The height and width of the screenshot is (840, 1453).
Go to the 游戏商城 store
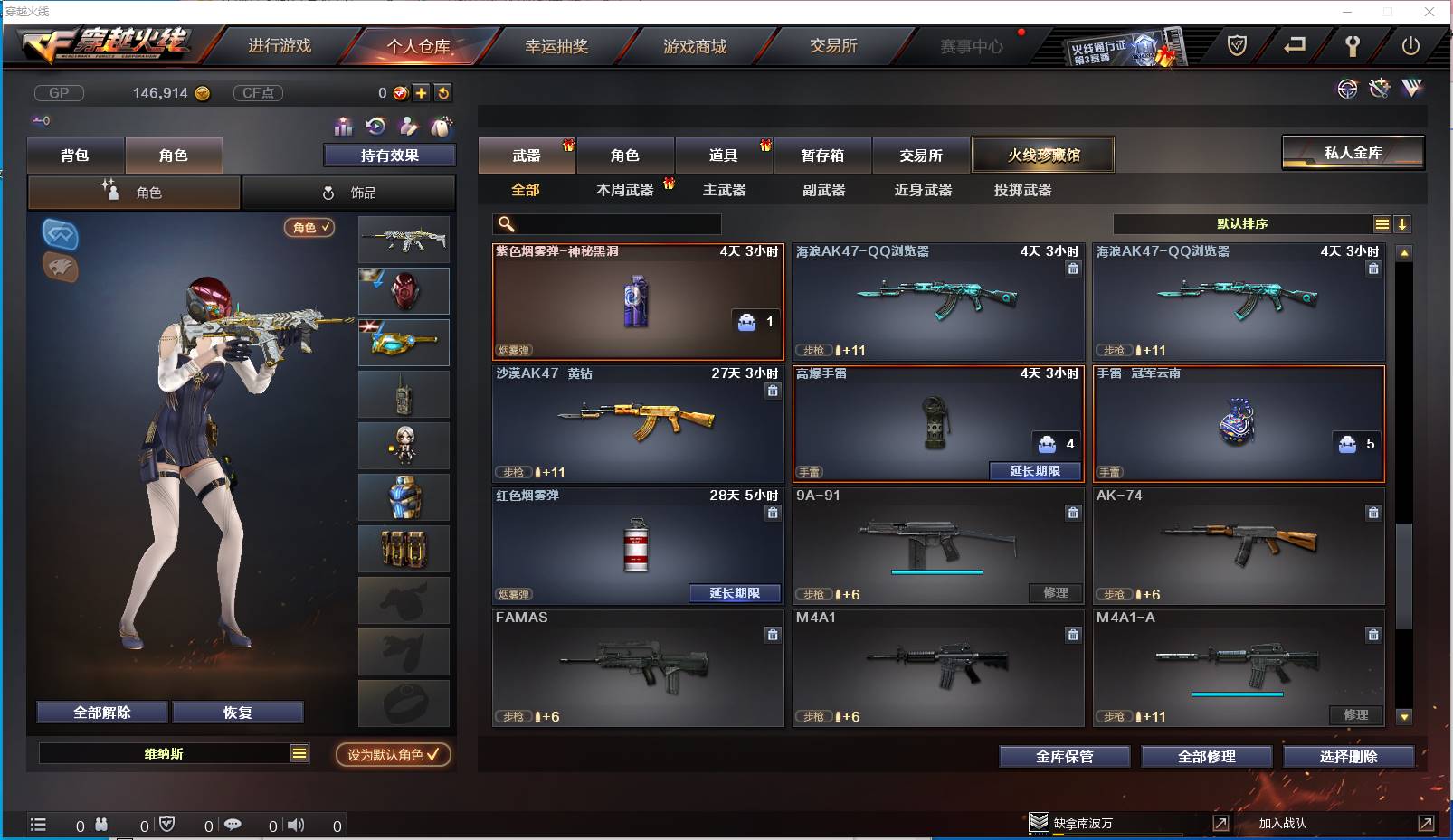(695, 46)
